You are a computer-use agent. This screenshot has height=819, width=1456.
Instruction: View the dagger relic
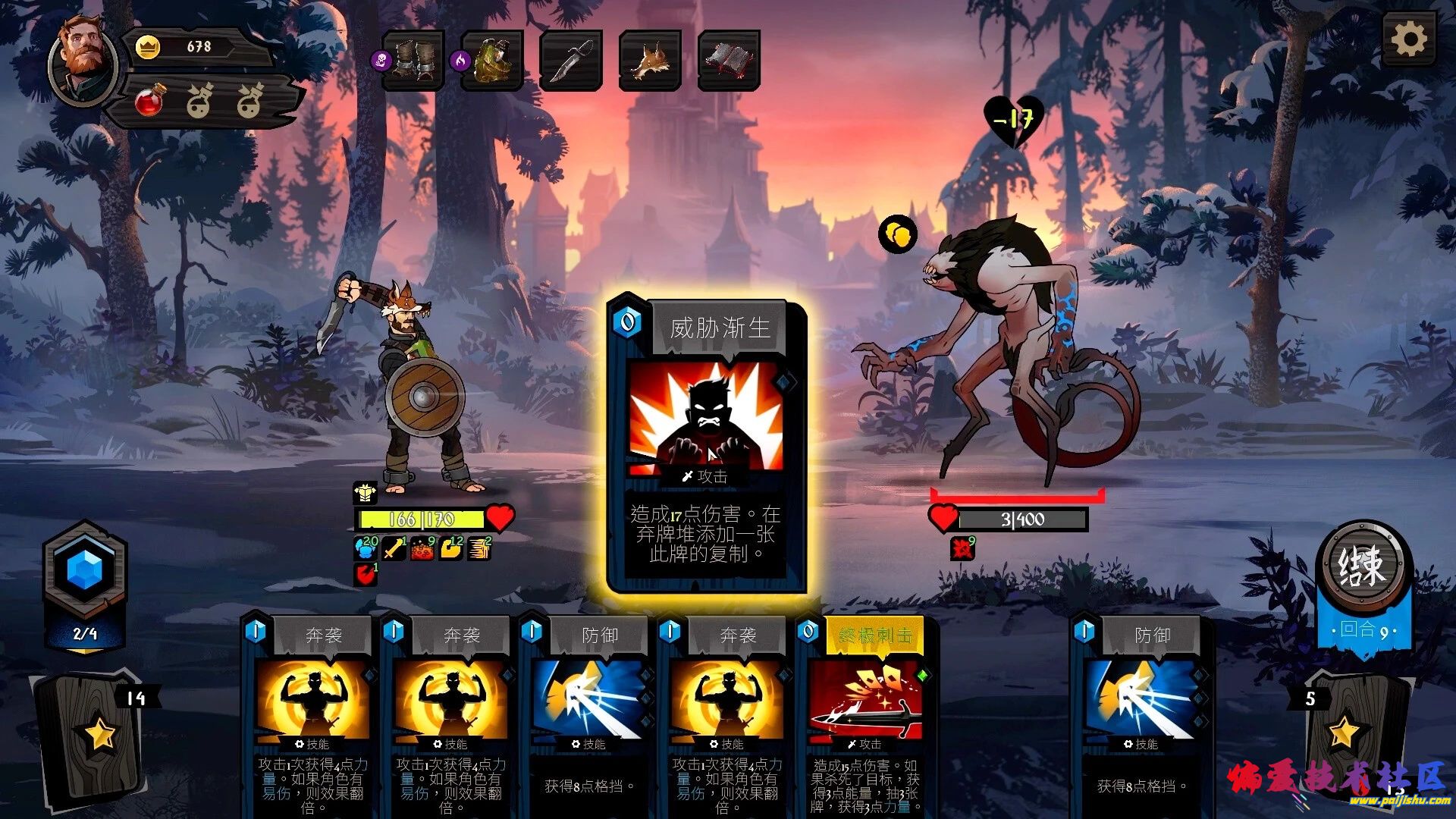572,61
